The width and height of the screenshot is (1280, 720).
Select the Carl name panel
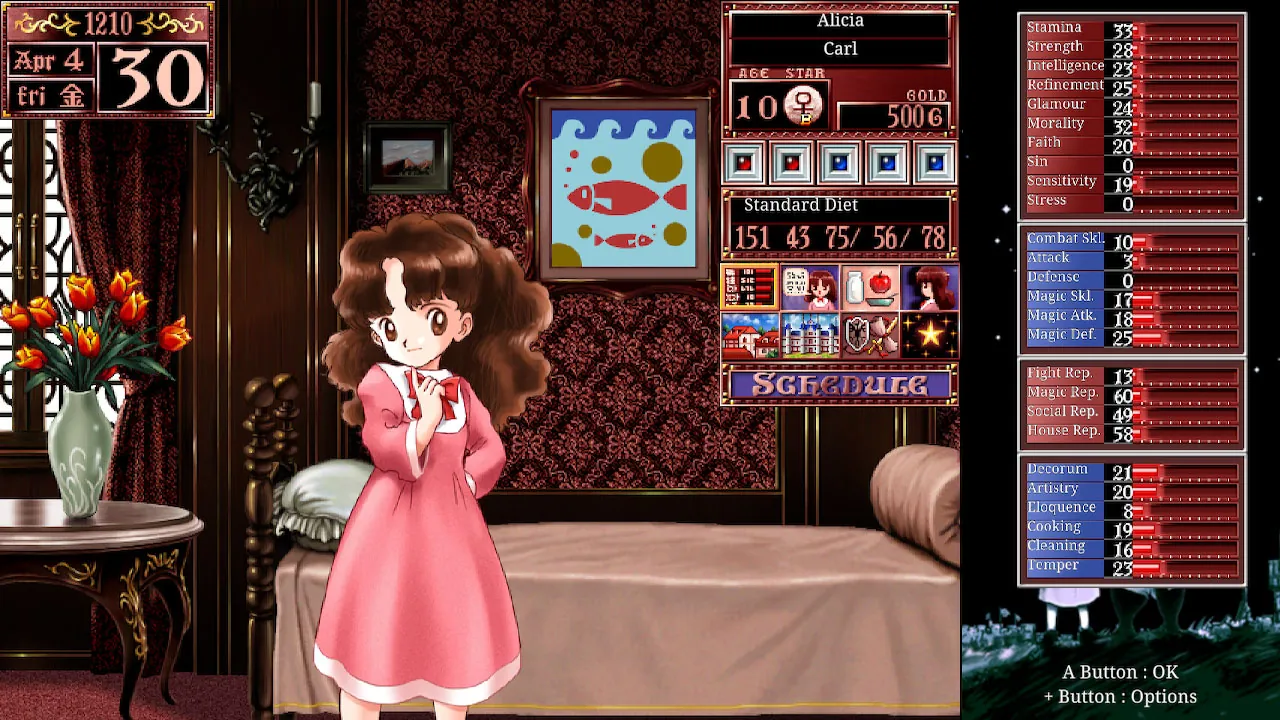click(838, 48)
